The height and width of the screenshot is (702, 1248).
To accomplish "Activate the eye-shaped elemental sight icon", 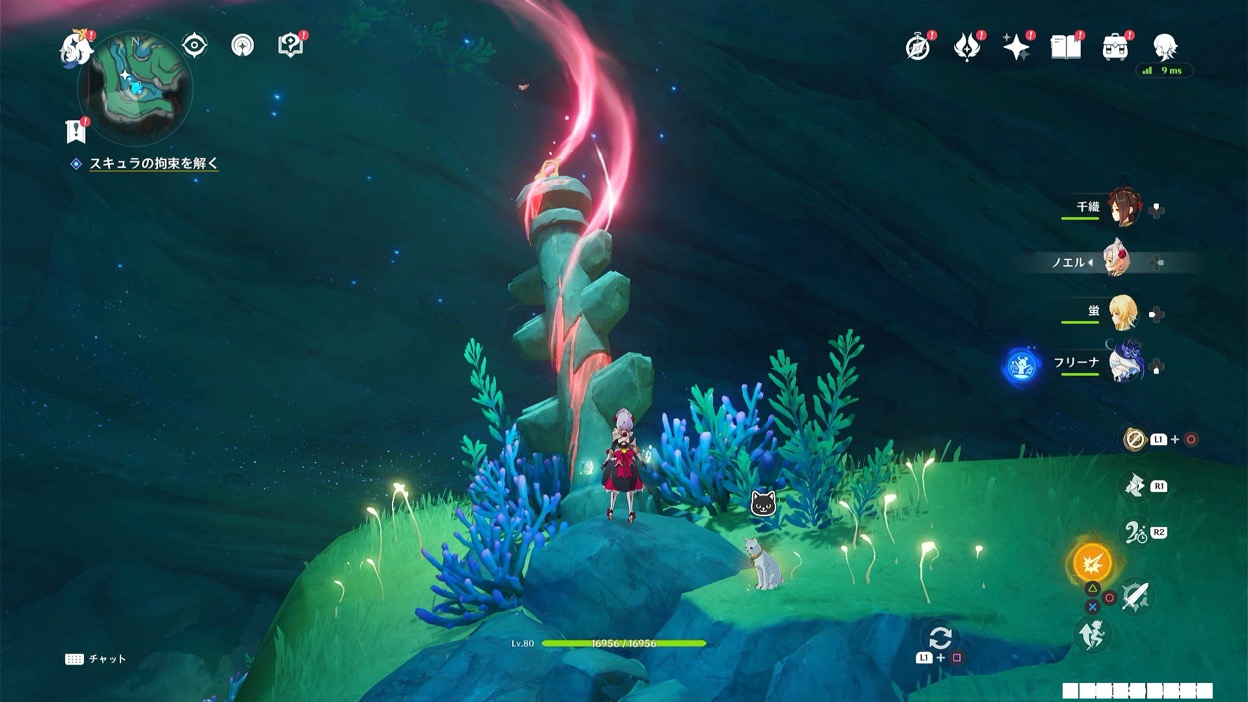I will pos(194,45).
